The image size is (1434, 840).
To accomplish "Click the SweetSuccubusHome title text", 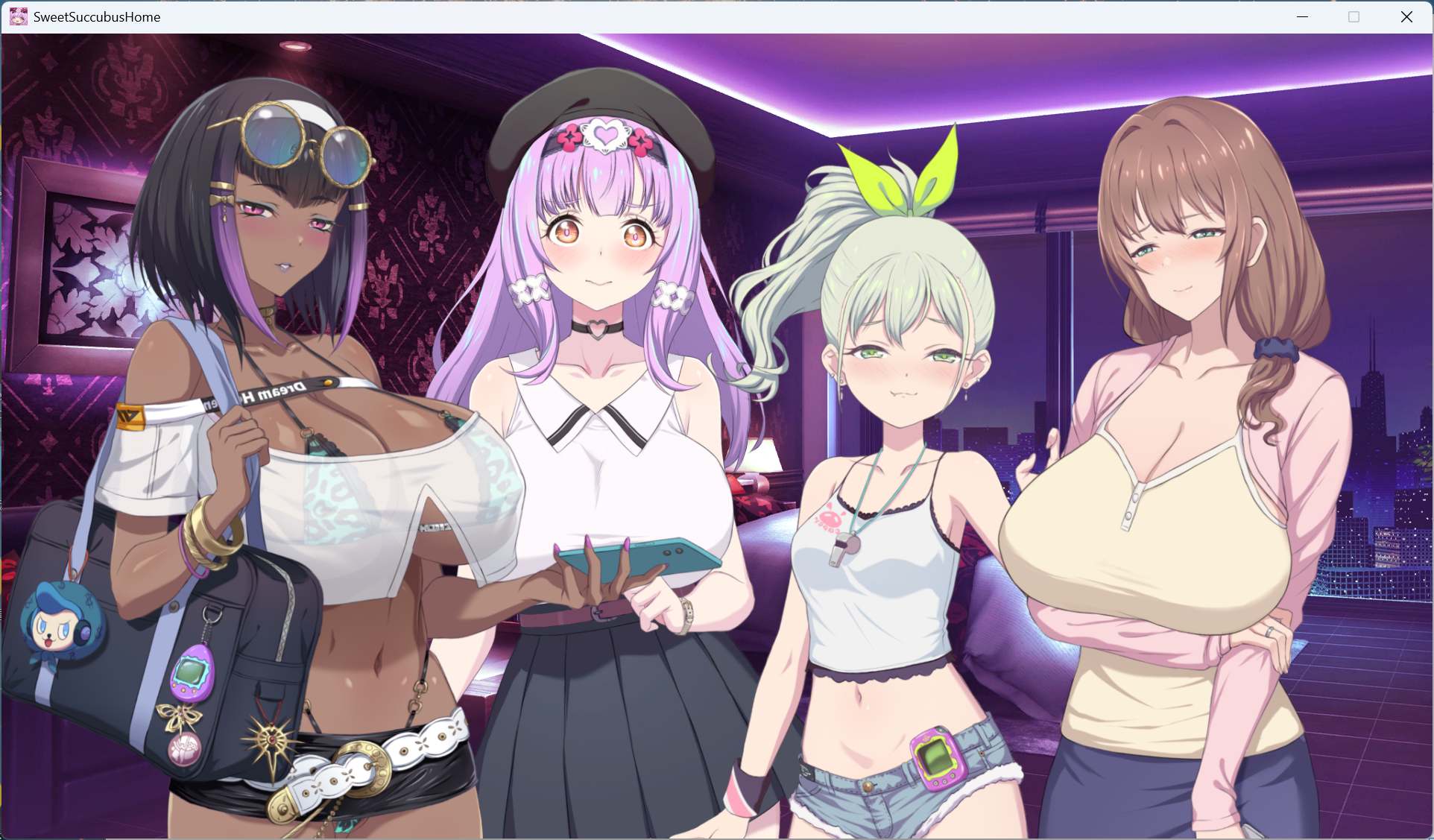I will pos(97,16).
